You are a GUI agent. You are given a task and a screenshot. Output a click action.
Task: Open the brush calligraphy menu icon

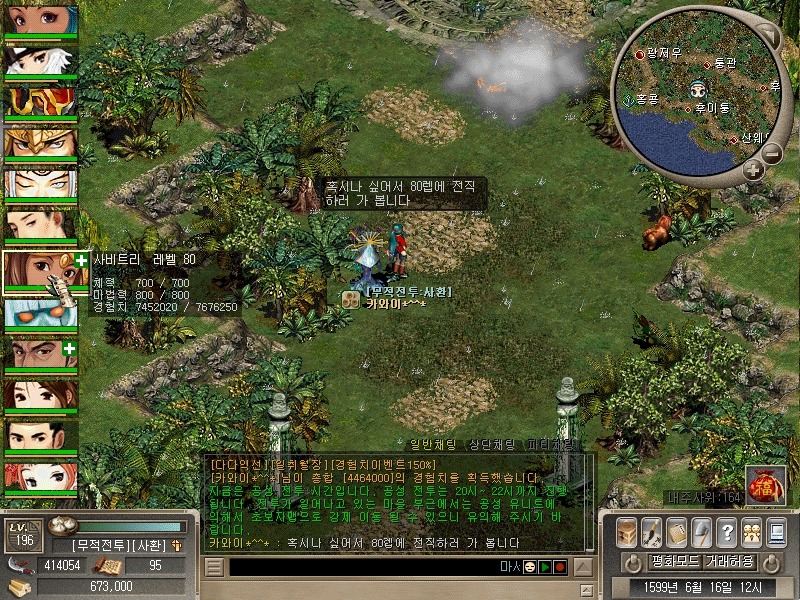click(651, 531)
